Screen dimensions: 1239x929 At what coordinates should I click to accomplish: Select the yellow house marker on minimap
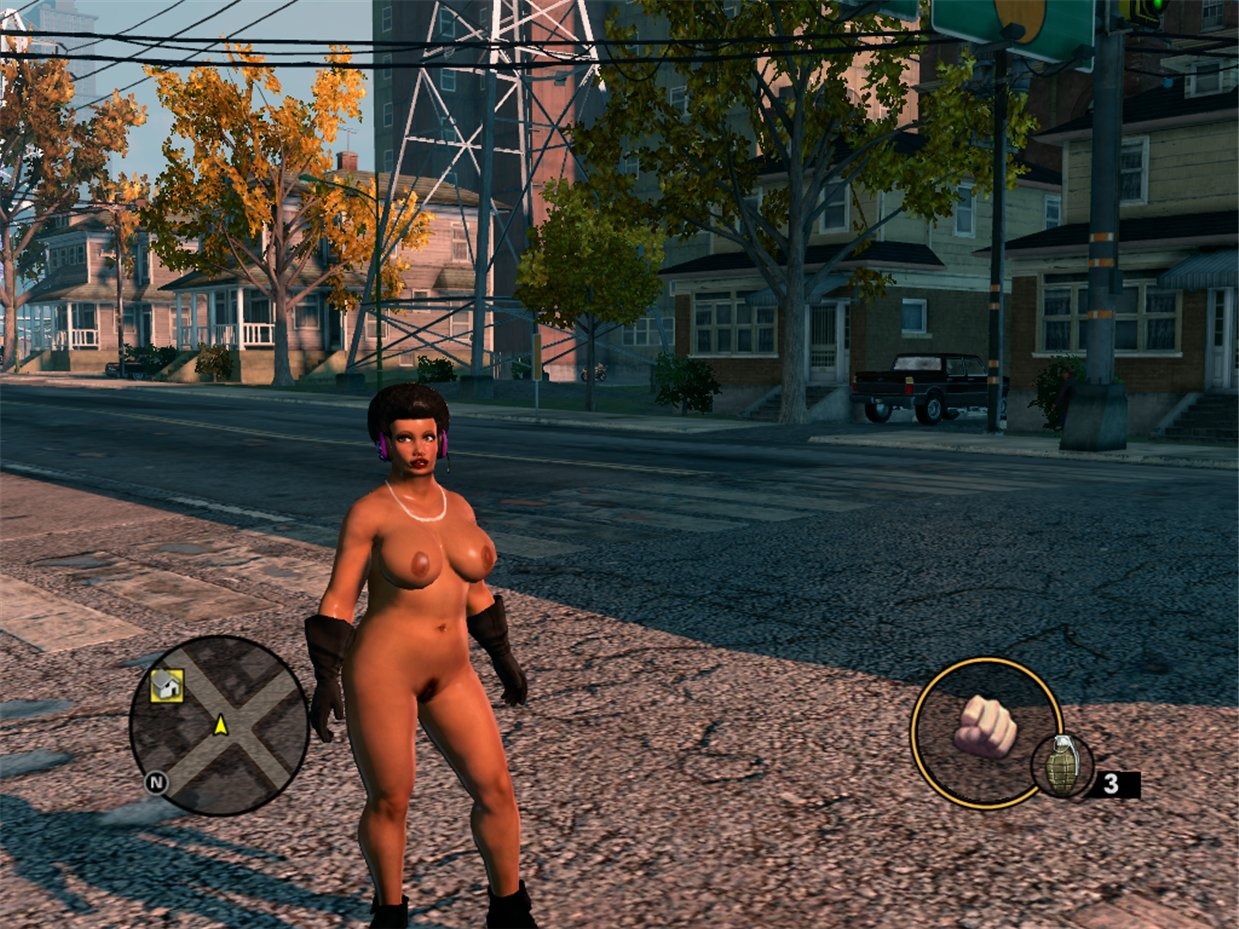(166, 685)
